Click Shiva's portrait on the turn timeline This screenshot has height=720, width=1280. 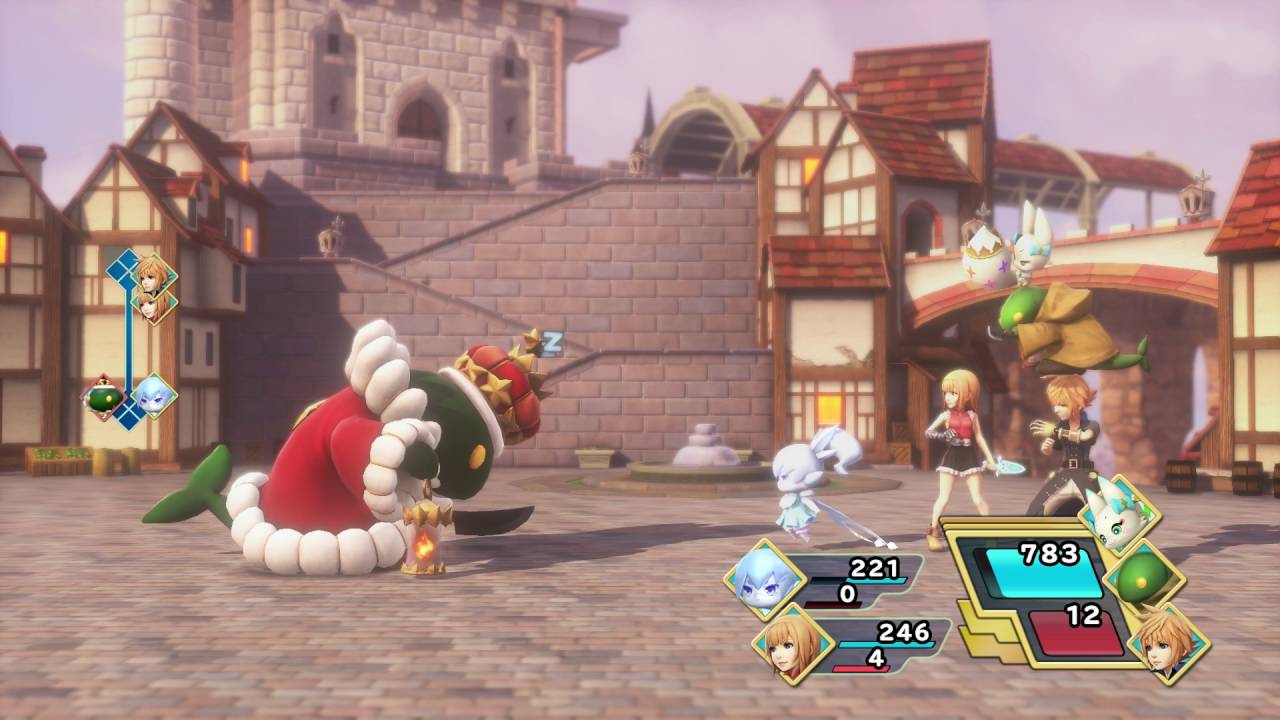point(153,395)
